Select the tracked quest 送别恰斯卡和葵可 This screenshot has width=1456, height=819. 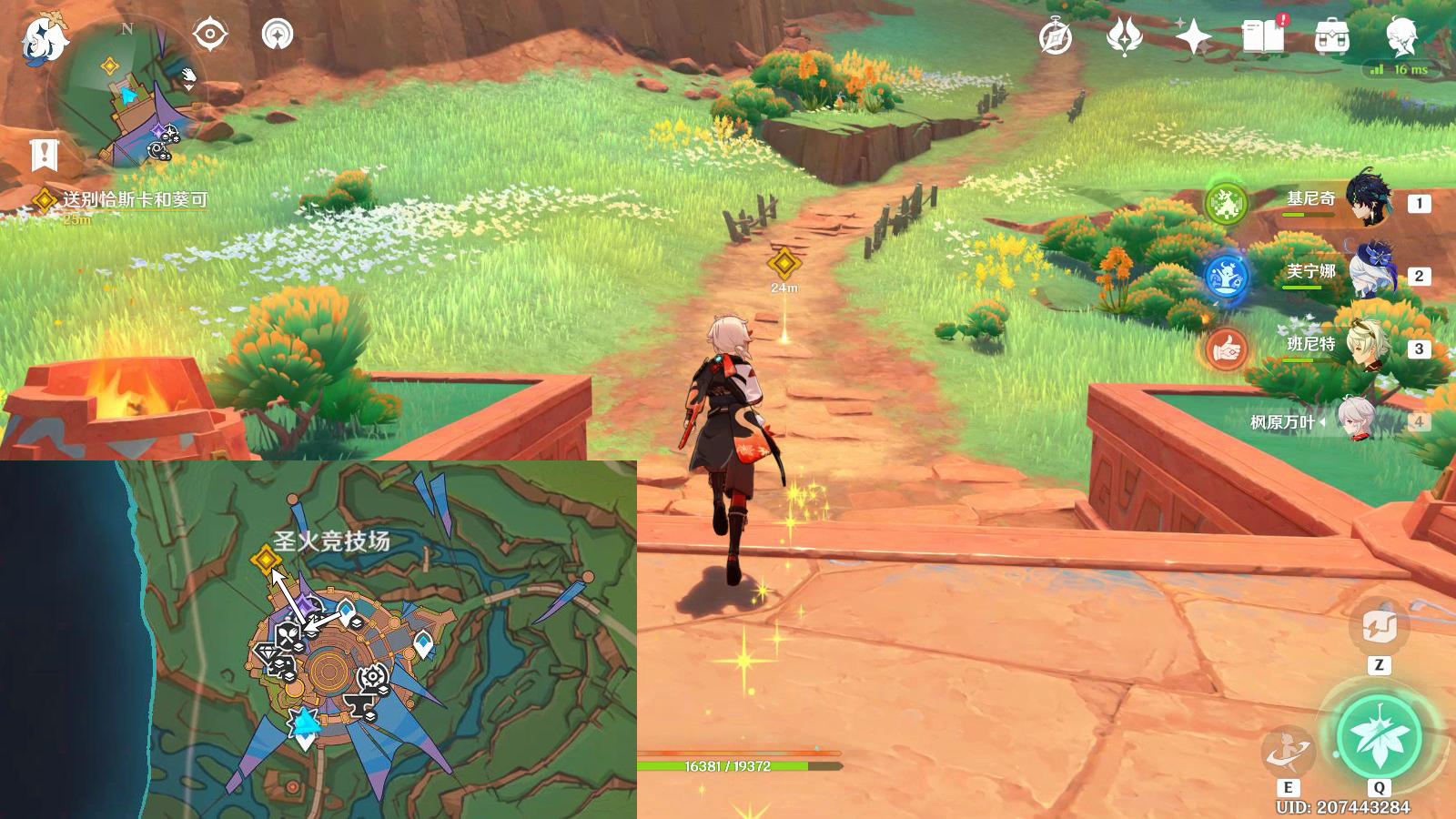134,199
